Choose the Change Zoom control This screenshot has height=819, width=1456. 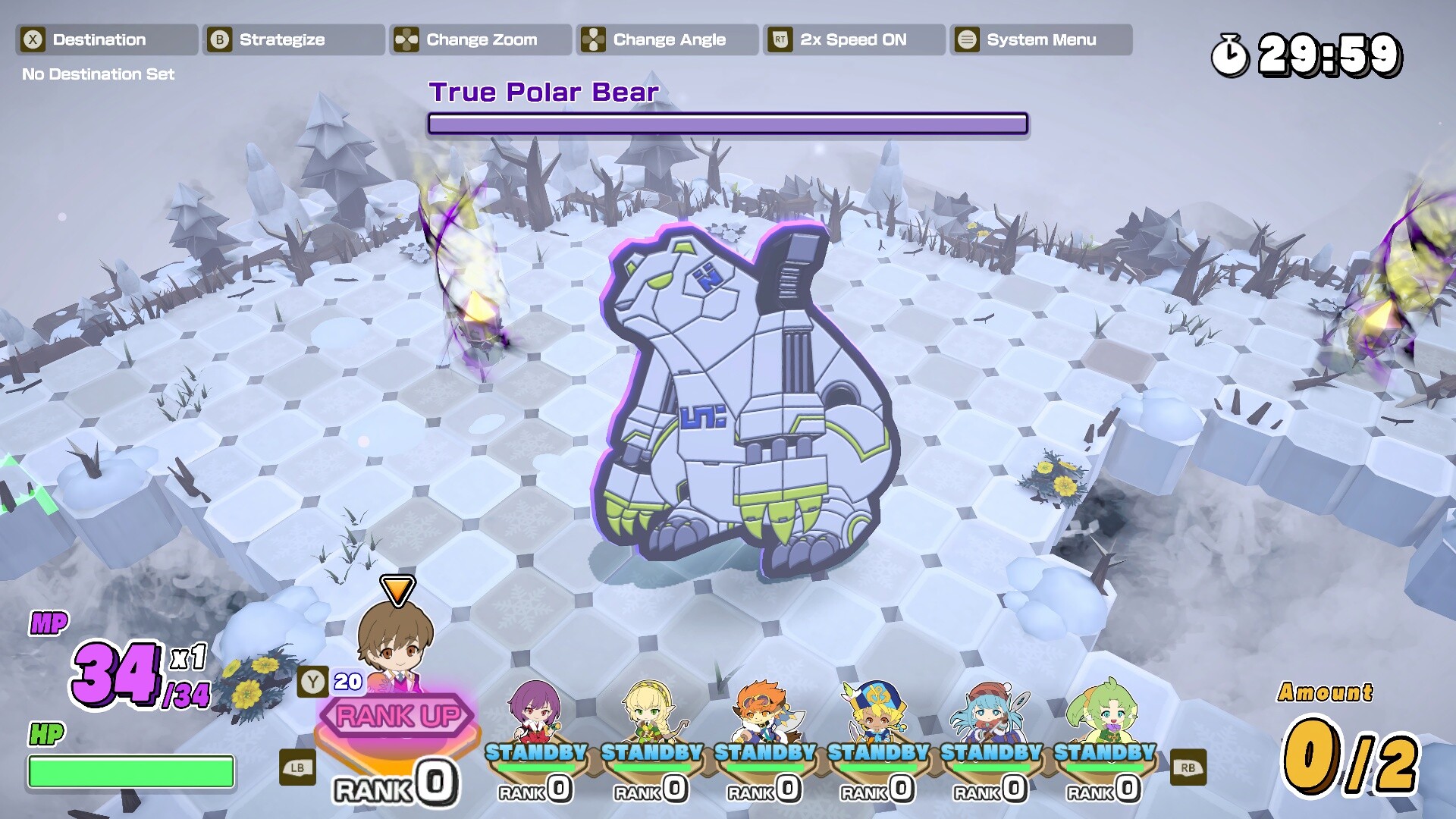point(480,39)
